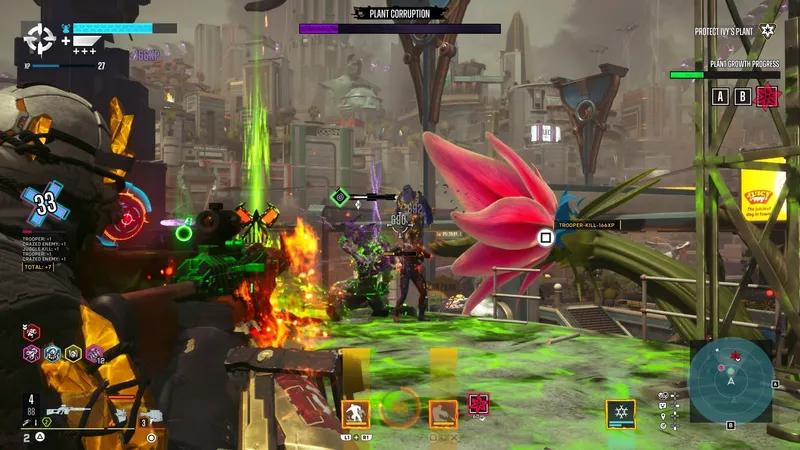Select the blue hexagon perk icon
The height and width of the screenshot is (450, 800).
tap(52, 352)
